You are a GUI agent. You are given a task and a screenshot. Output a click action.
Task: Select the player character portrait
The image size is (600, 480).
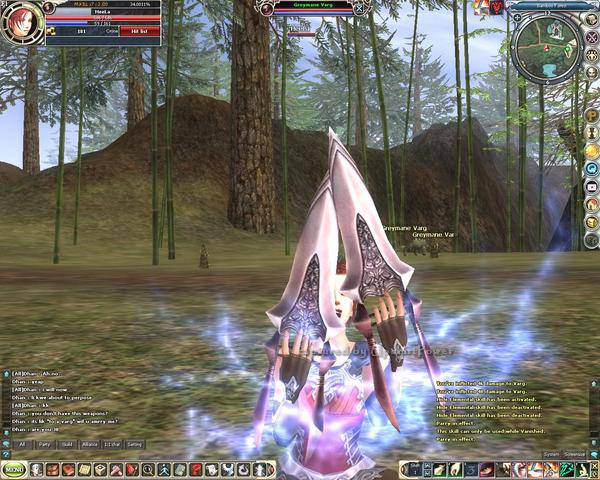pyautogui.click(x=20, y=24)
